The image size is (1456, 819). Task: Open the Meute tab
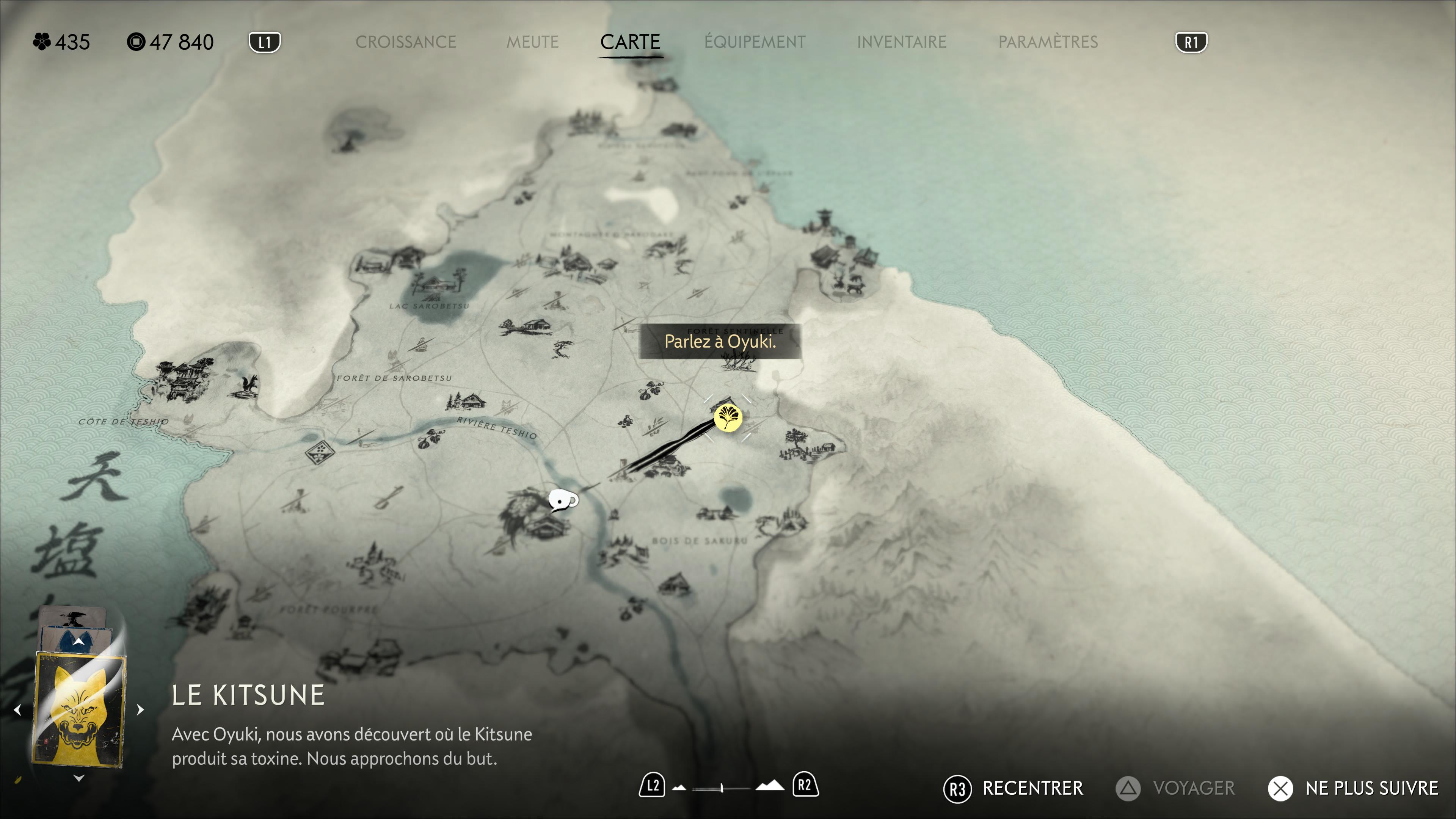[x=532, y=42]
